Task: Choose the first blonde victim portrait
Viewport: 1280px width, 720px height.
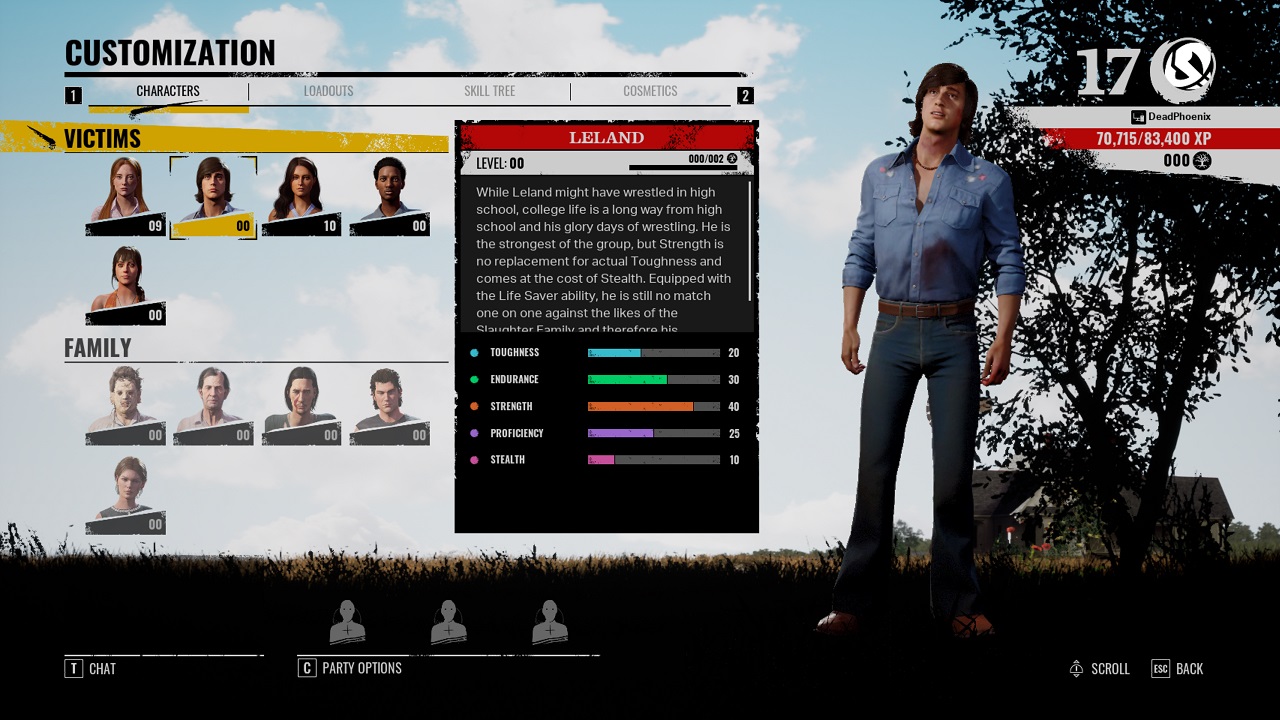Action: [x=124, y=195]
